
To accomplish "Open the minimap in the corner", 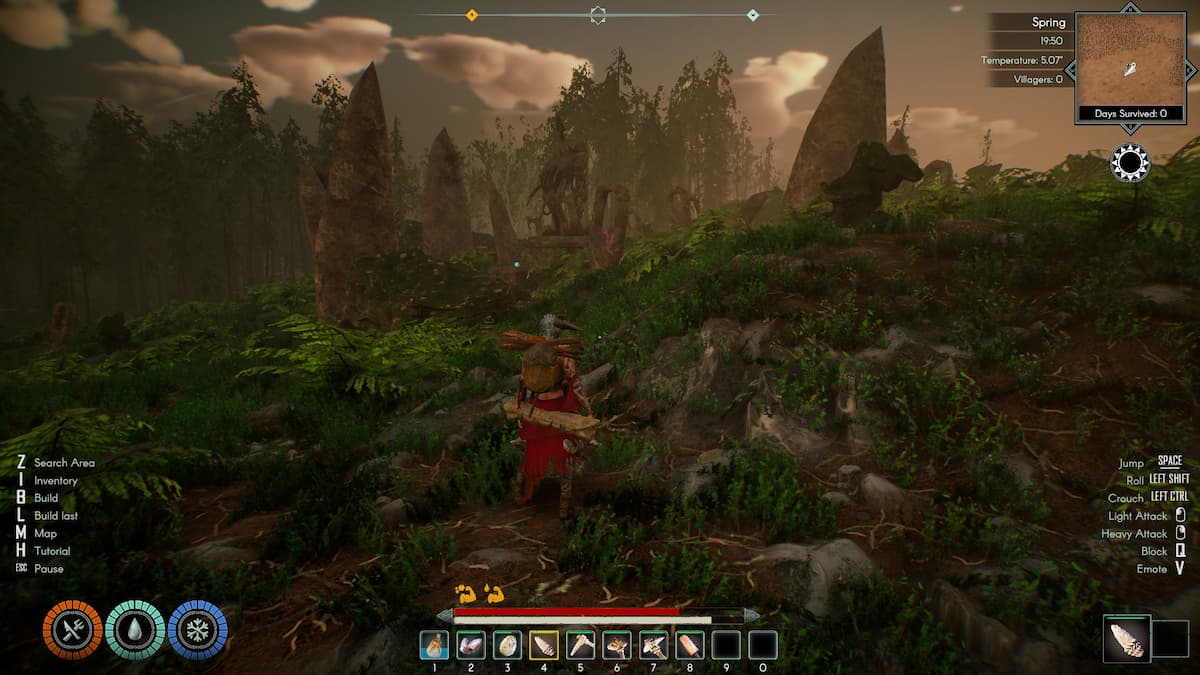I will 1129,60.
